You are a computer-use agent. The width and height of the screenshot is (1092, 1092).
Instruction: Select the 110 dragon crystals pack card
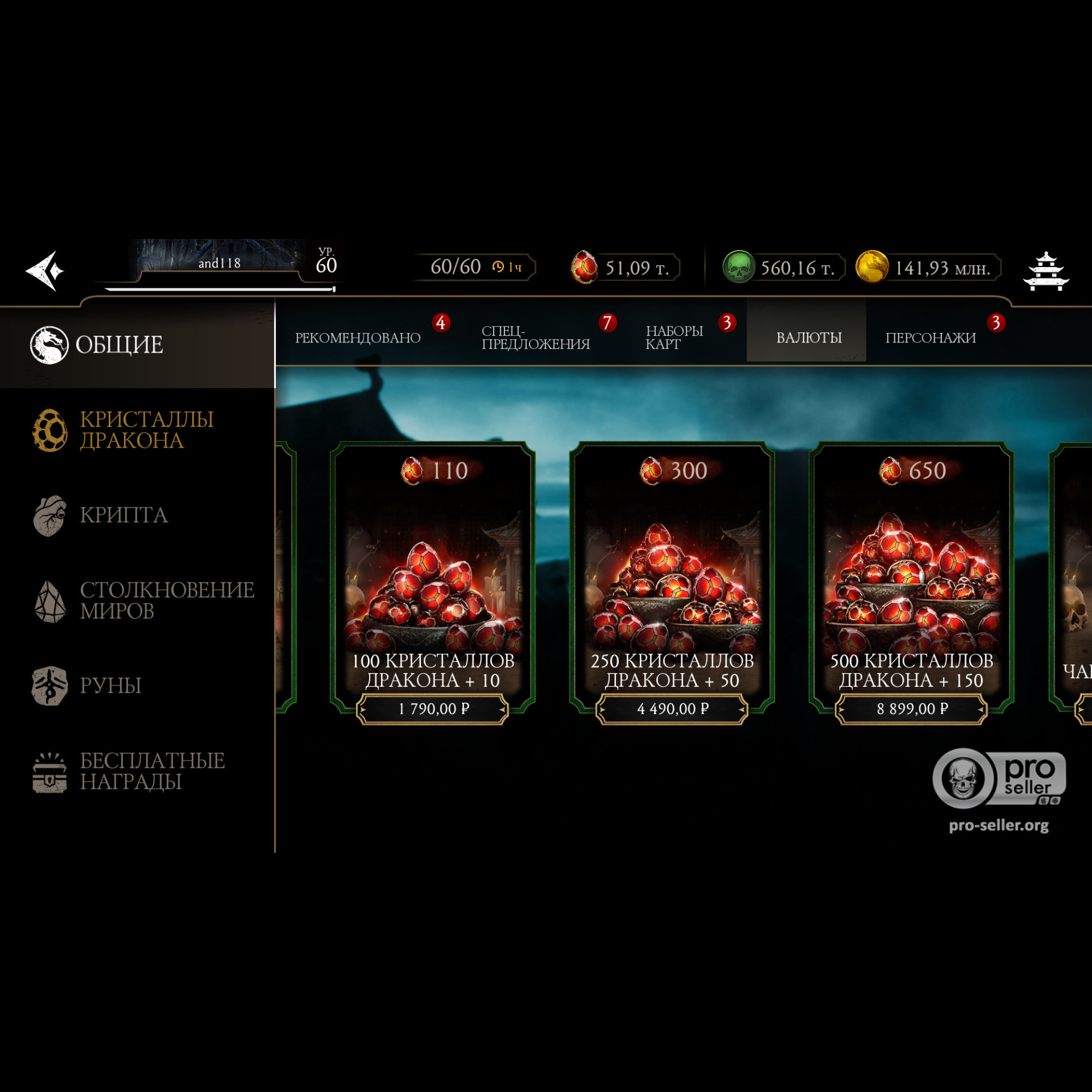(433, 571)
